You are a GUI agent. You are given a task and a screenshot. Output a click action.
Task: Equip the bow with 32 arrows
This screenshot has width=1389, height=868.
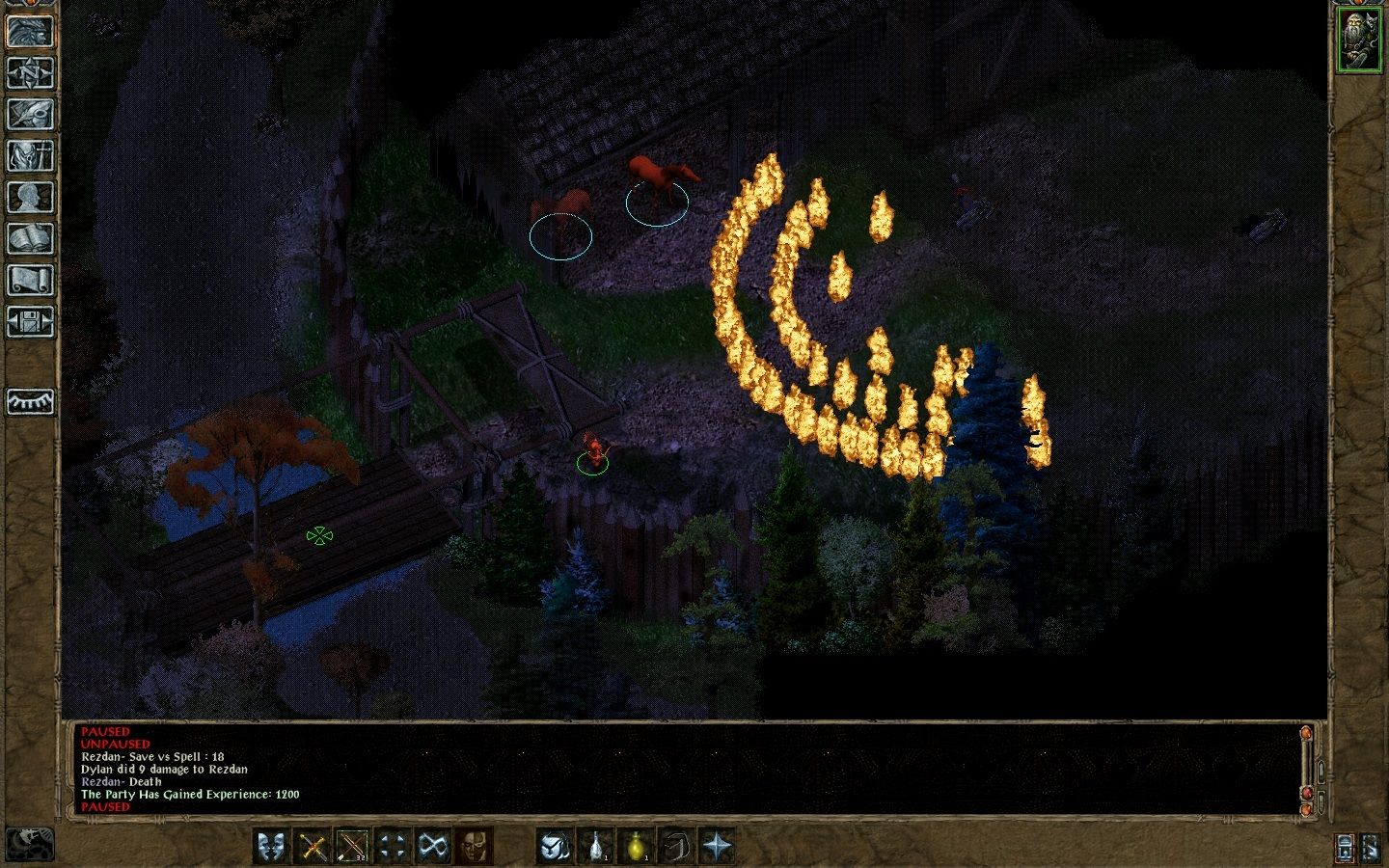click(x=352, y=847)
